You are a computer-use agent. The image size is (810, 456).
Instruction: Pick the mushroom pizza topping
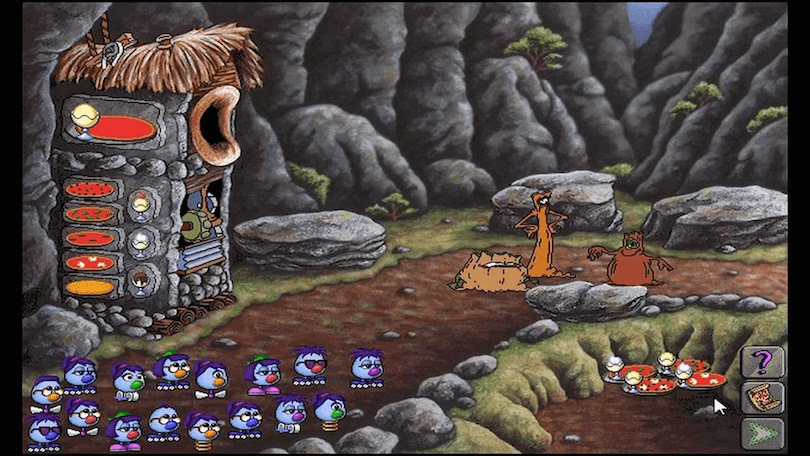coord(90,262)
